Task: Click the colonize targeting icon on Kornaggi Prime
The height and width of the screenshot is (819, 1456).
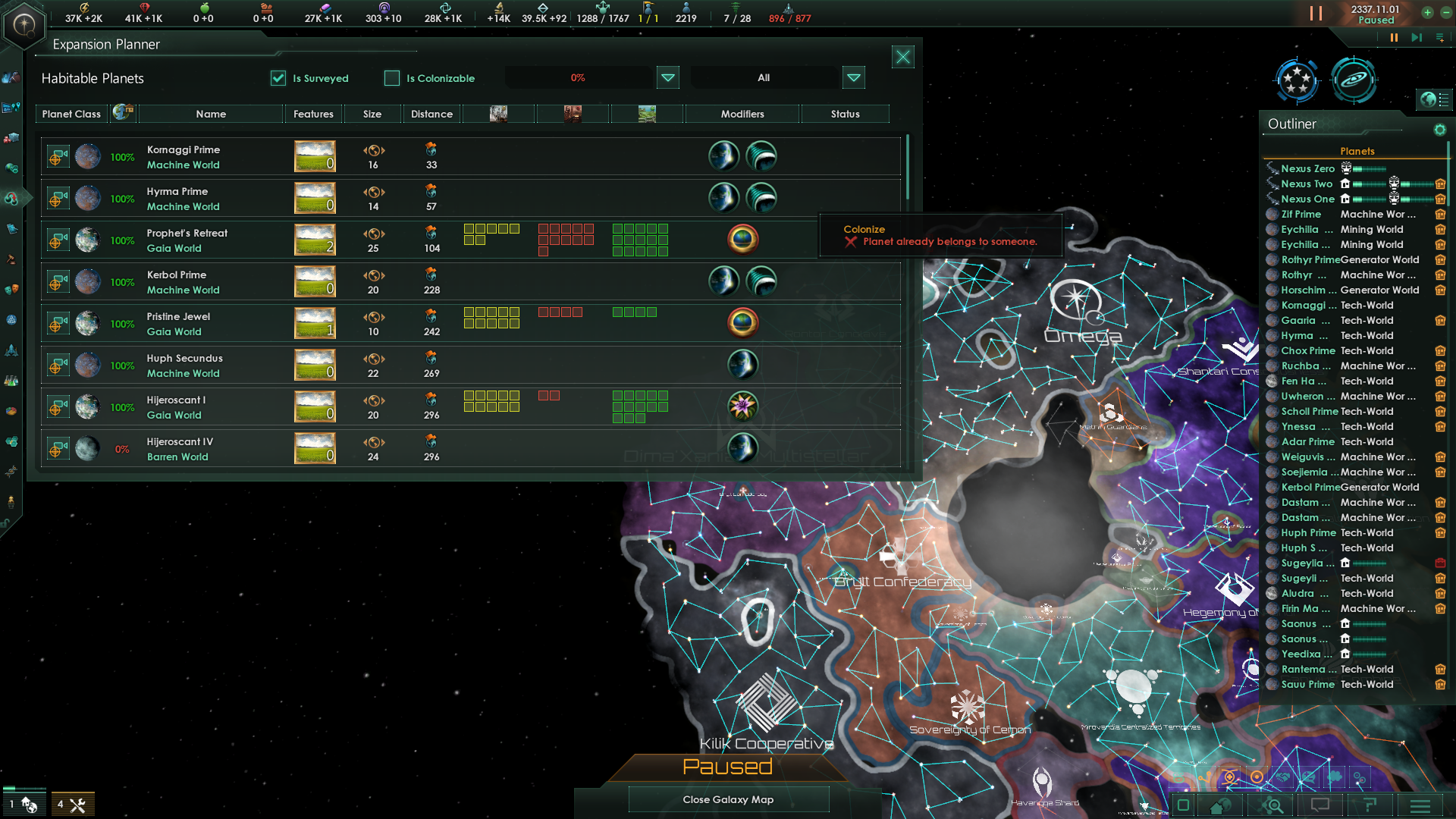Action: coord(58,155)
